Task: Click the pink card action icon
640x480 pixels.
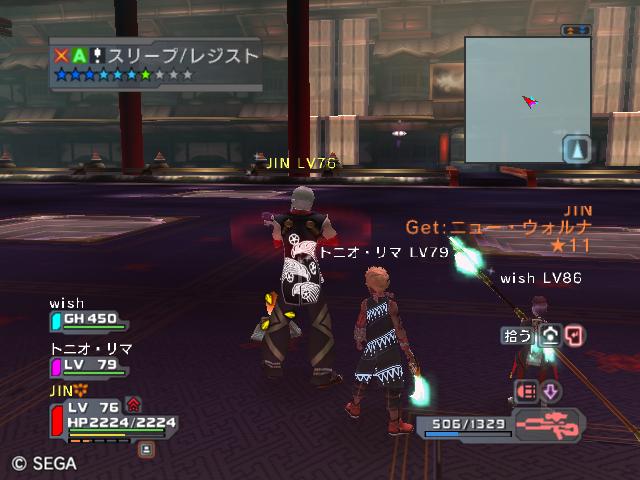Action: click(574, 335)
